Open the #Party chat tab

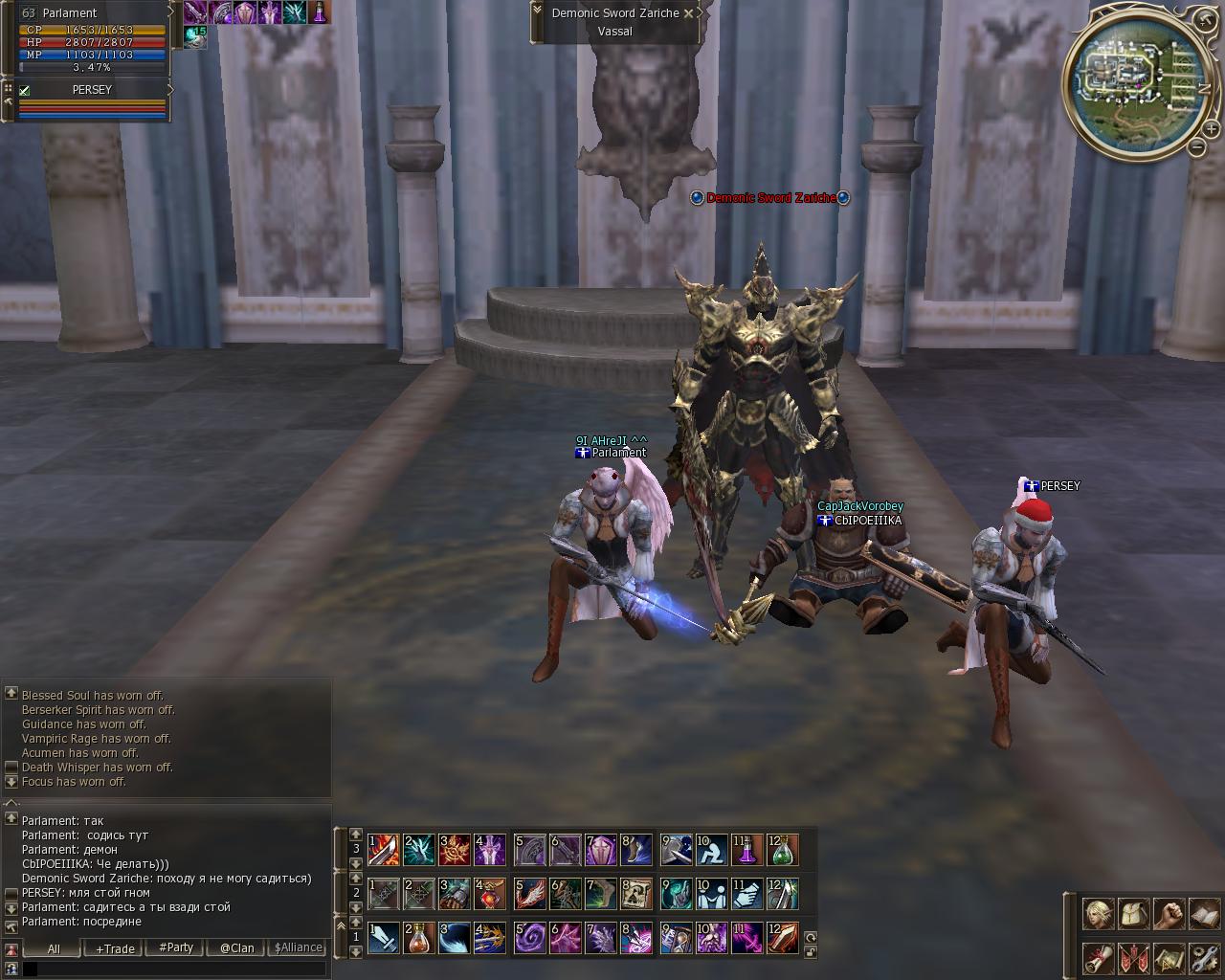[176, 947]
